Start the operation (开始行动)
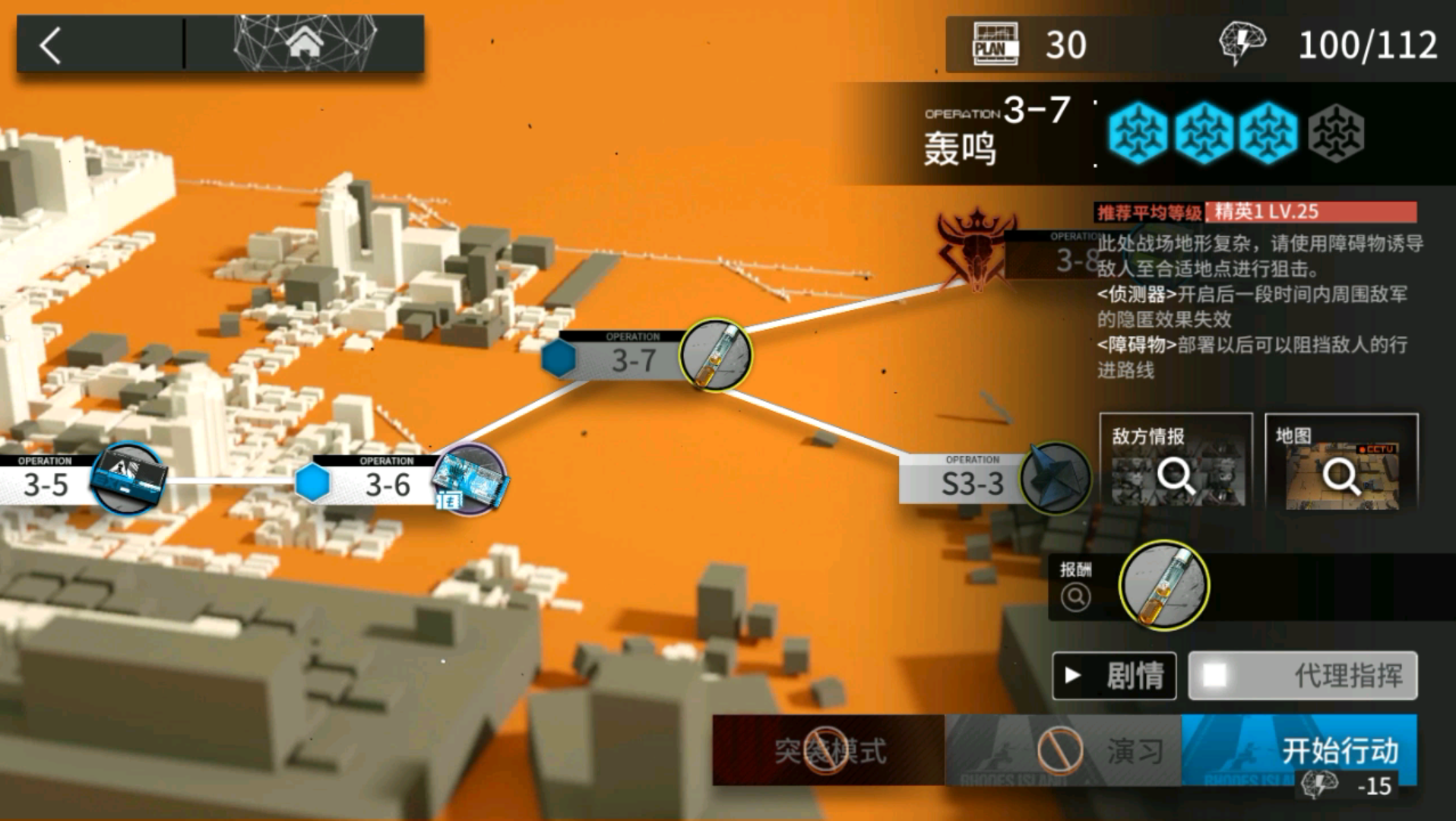Image resolution: width=1456 pixels, height=821 pixels. point(1299,751)
